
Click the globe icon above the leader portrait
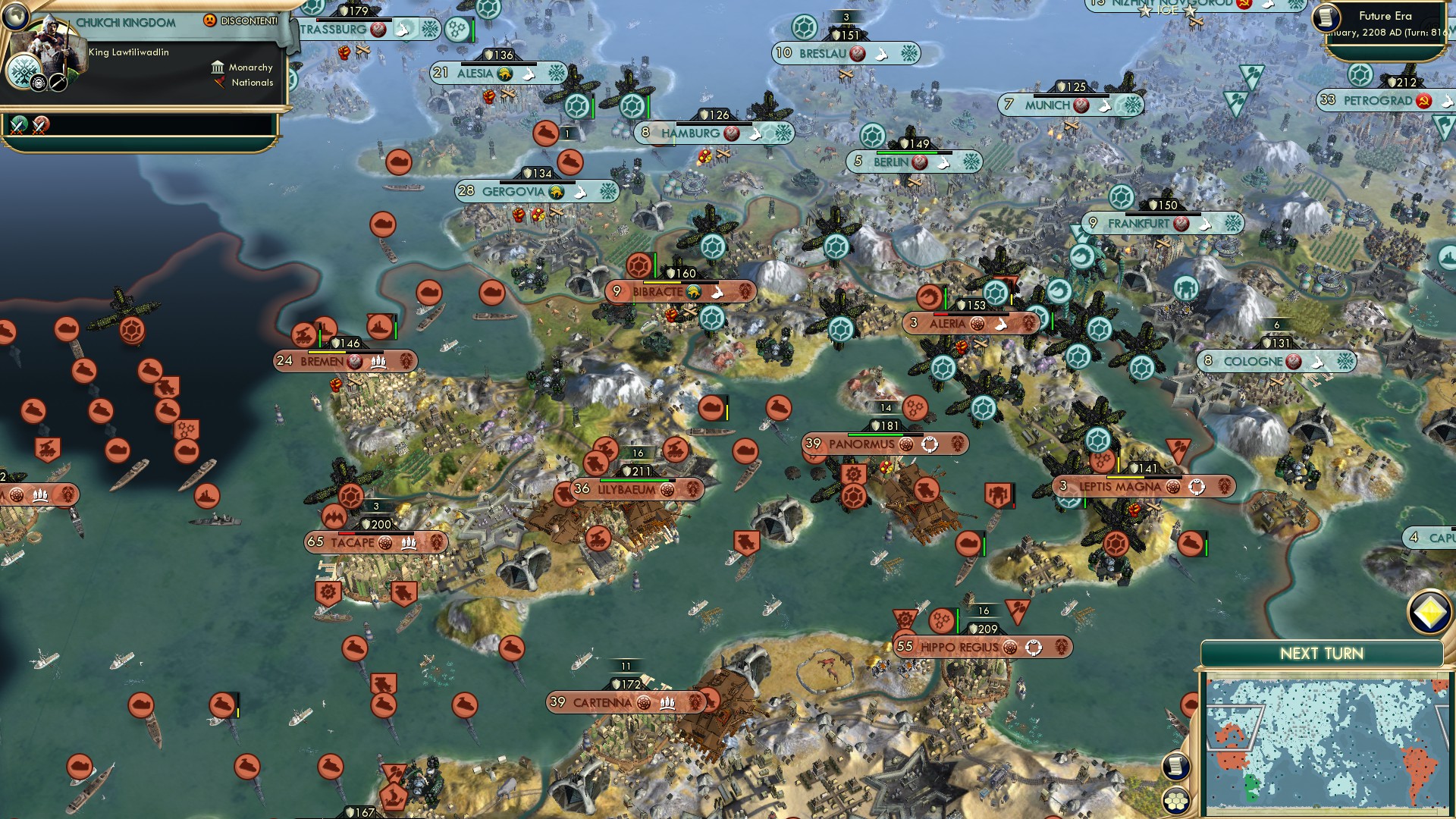click(15, 18)
